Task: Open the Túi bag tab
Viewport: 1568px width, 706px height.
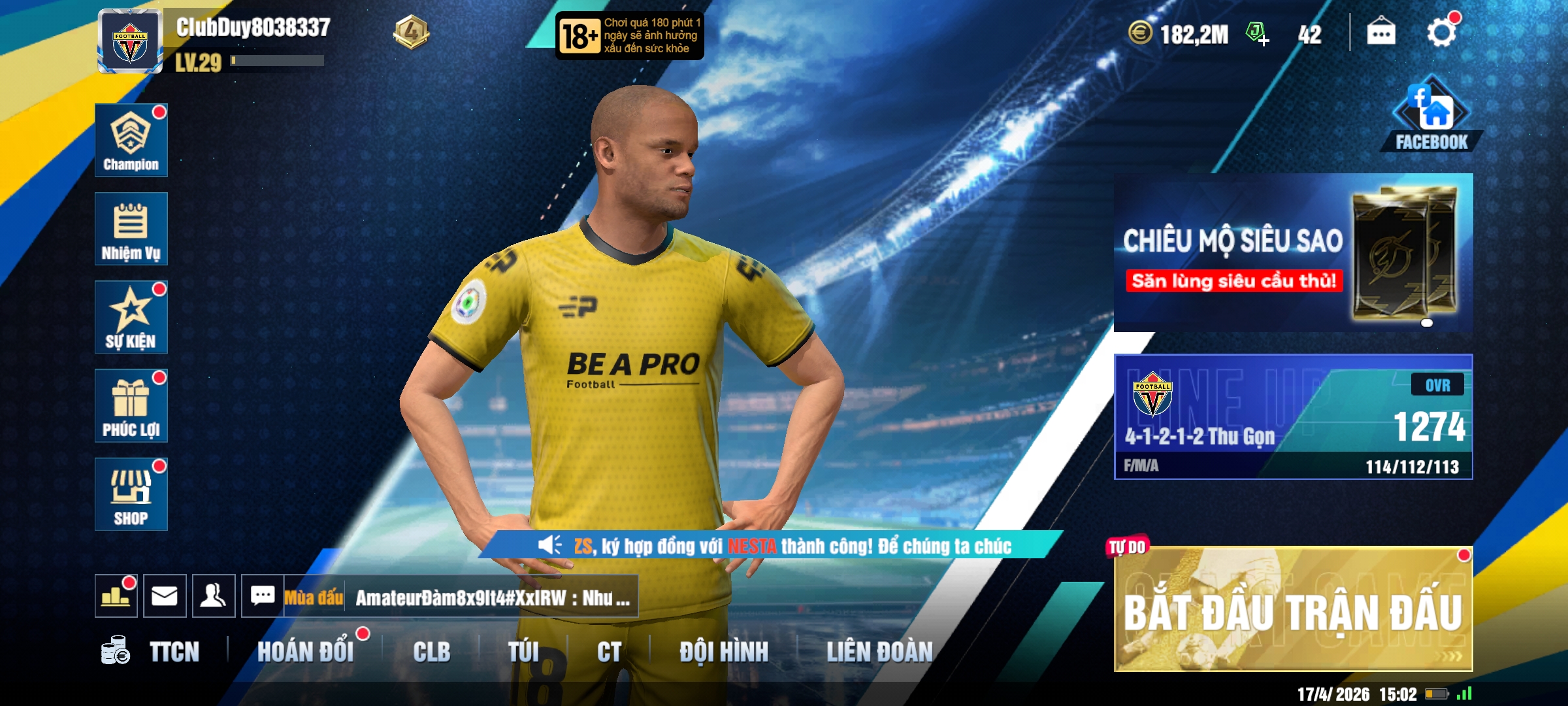Action: click(523, 652)
